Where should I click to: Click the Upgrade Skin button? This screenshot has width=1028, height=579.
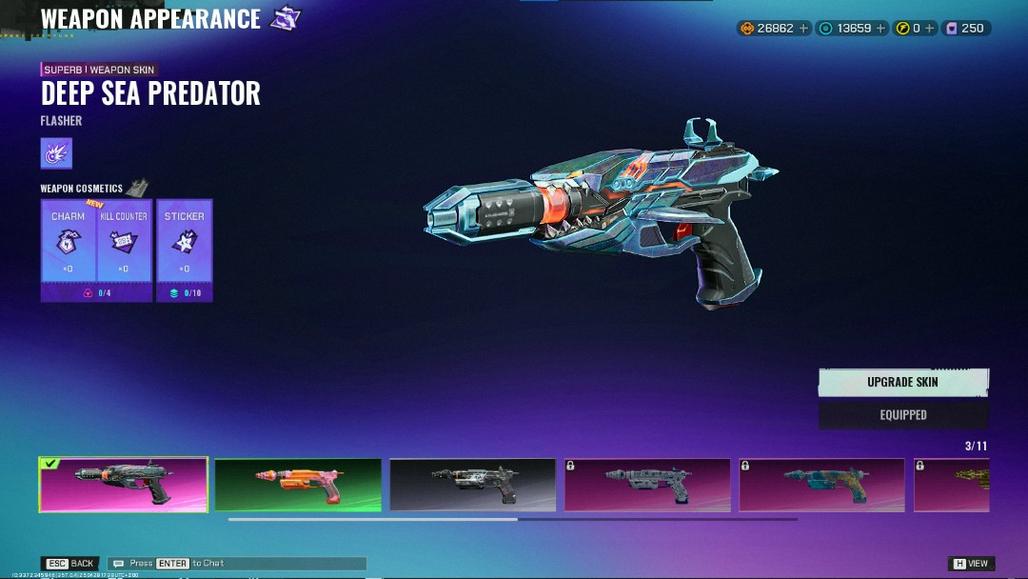tap(903, 382)
